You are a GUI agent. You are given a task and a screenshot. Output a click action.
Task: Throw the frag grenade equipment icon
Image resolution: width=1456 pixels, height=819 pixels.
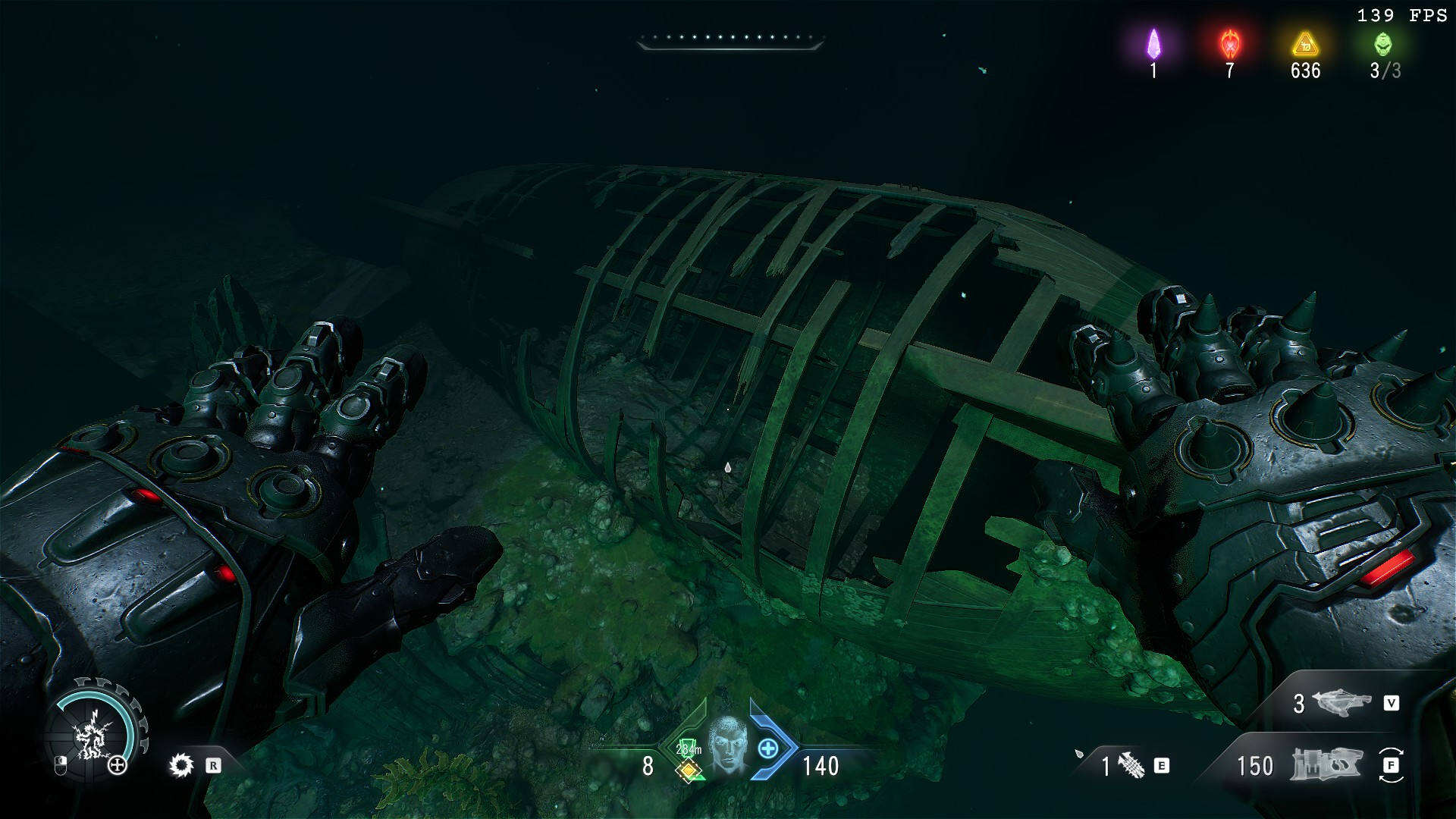(1131, 765)
